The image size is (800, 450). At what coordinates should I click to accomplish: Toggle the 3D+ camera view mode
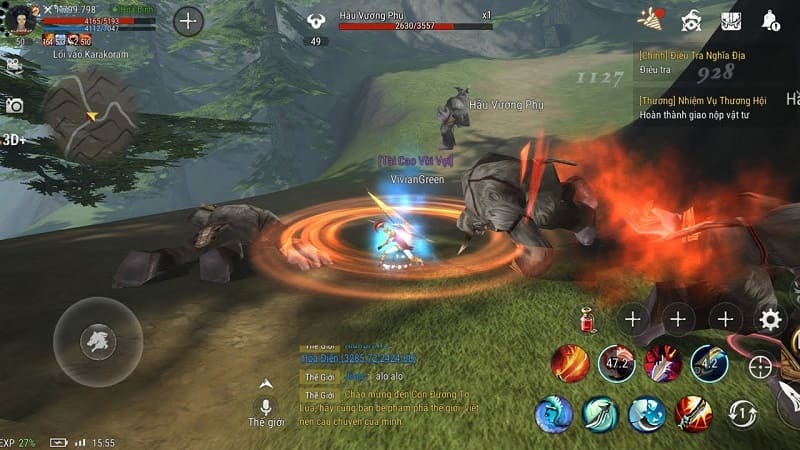15,139
